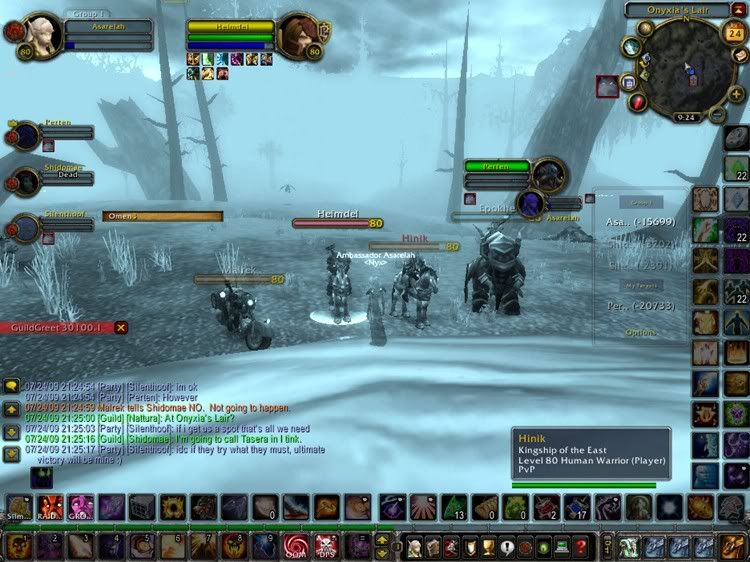This screenshot has height=562, width=750.
Task: Open the Options button in the threat panel
Action: coord(641,331)
